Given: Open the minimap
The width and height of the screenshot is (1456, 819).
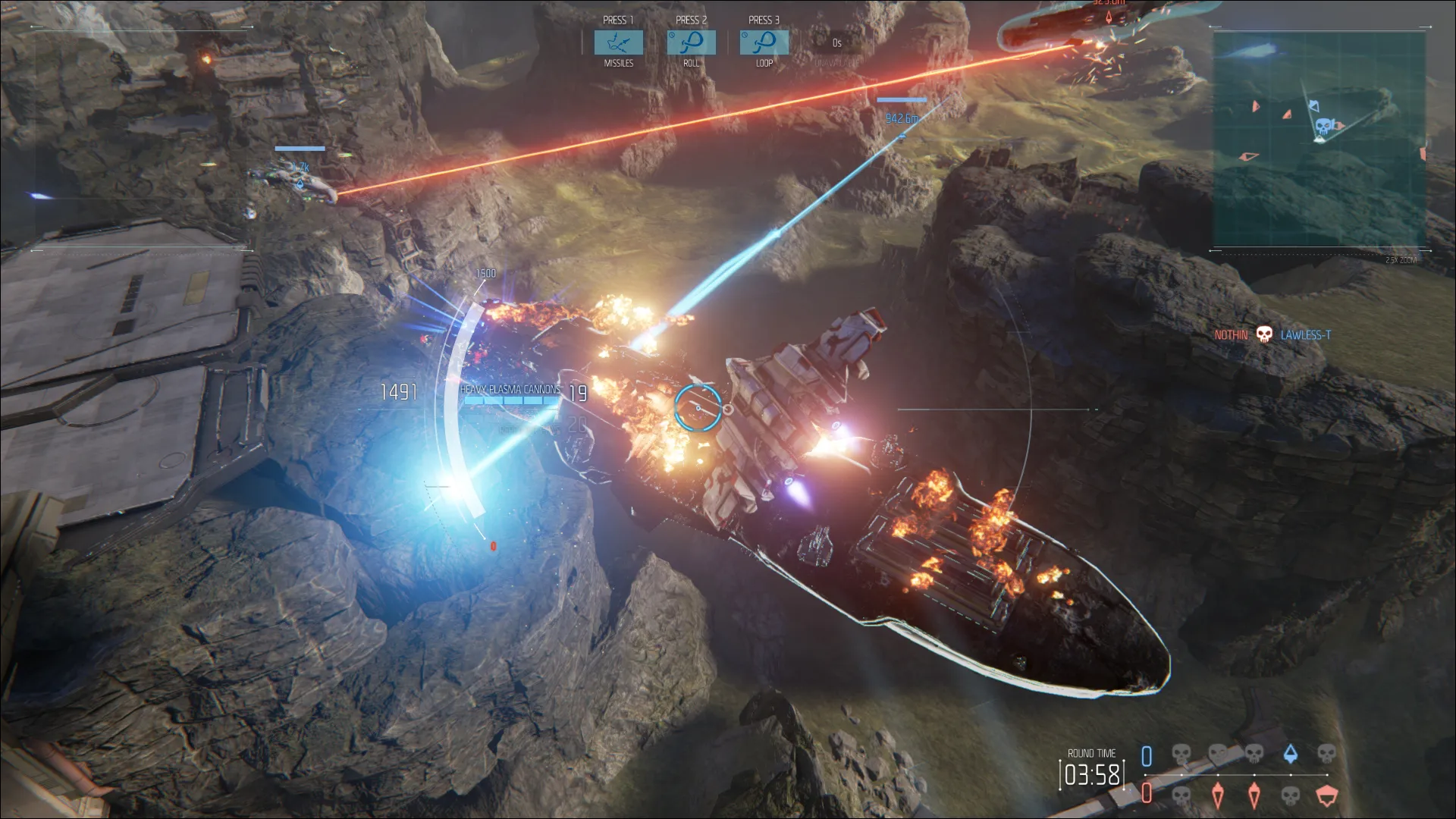Looking at the screenshot, I should pos(1319,140).
